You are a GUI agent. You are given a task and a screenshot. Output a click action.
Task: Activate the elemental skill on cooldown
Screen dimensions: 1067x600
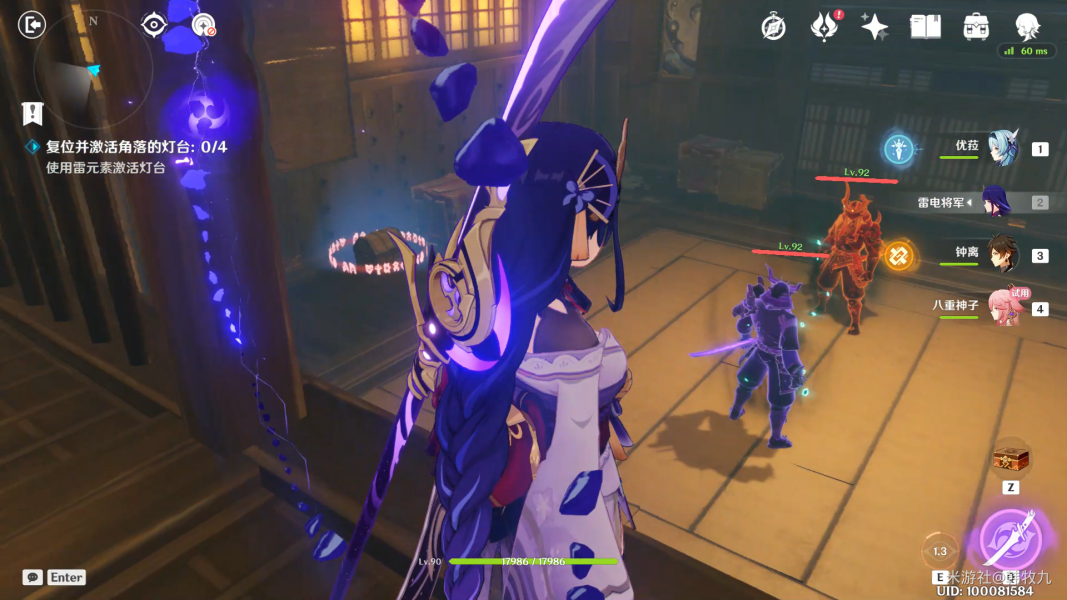(x=940, y=551)
